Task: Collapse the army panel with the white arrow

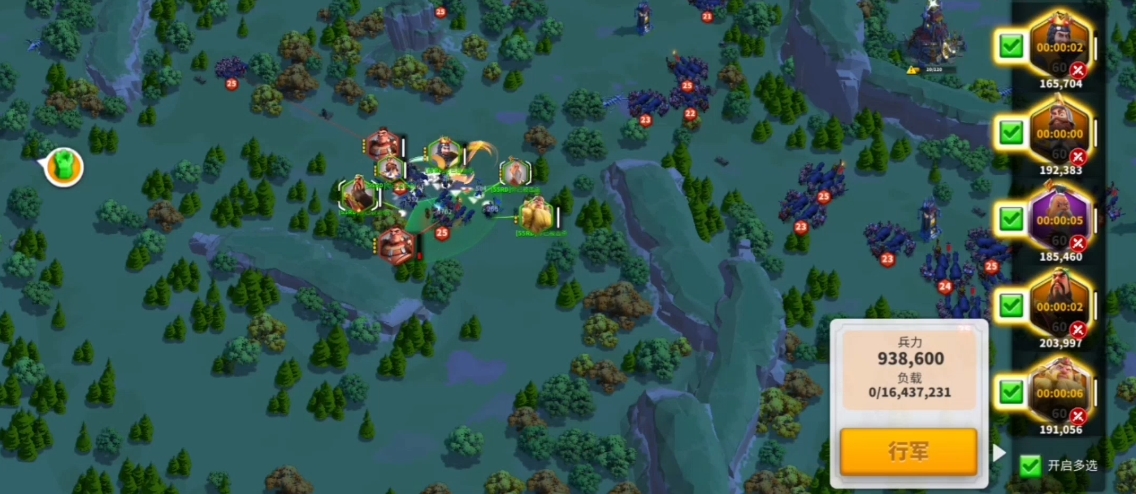Action: tap(998, 453)
